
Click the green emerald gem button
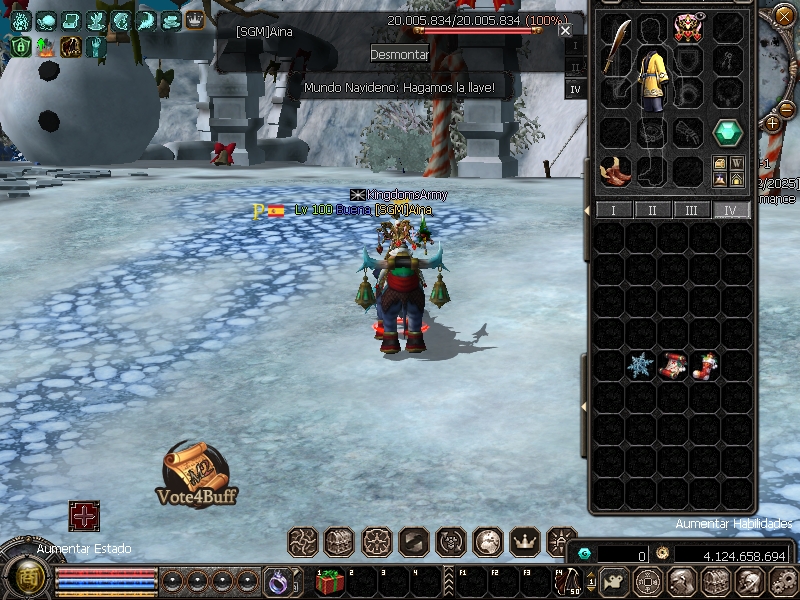tap(727, 132)
